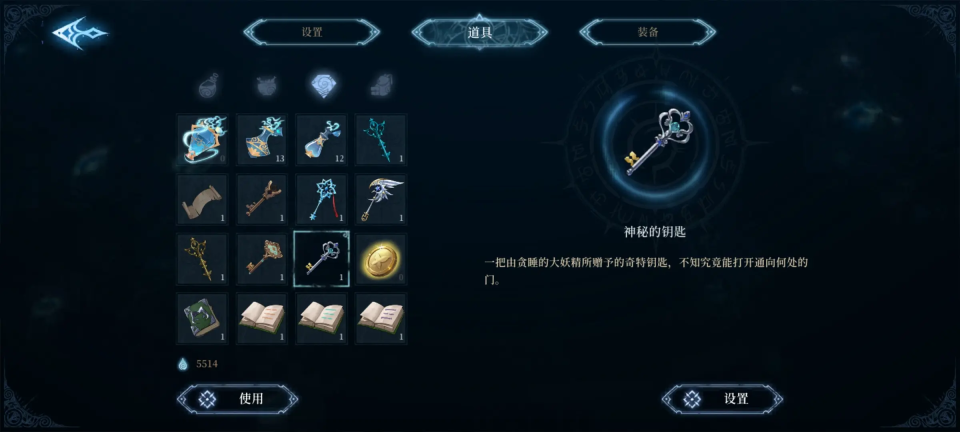Image resolution: width=960 pixels, height=432 pixels.
Task: Choose the winged staff item
Action: tap(381, 199)
